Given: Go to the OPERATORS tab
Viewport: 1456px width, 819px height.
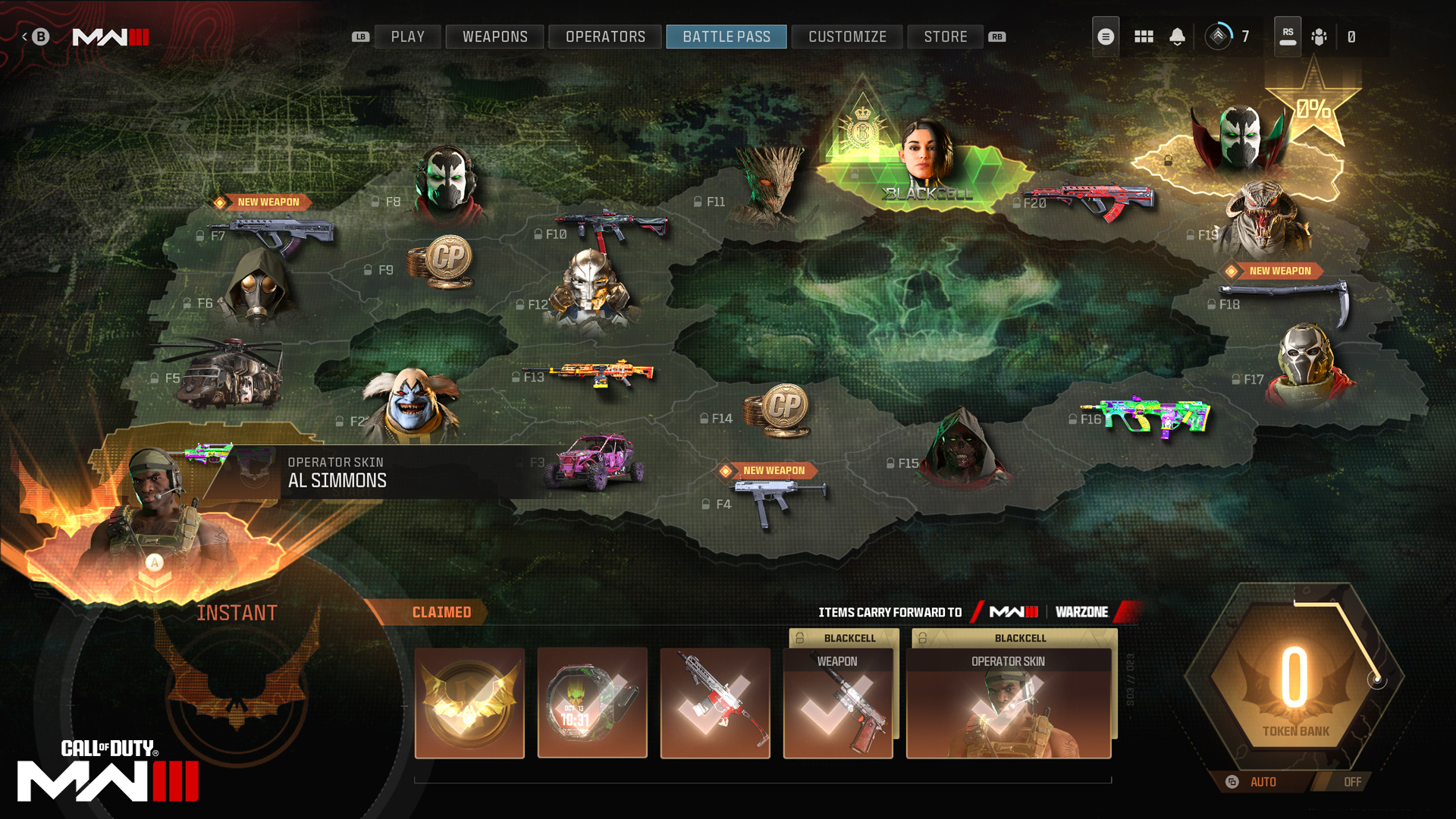Looking at the screenshot, I should (605, 36).
